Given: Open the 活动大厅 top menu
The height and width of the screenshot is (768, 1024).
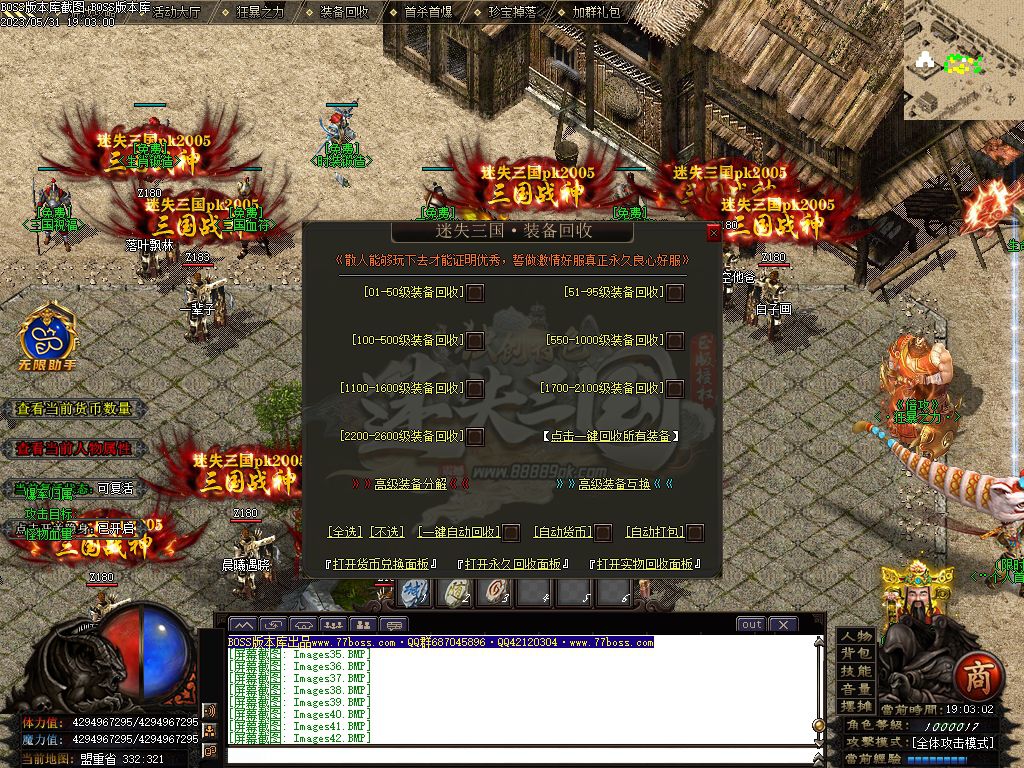Looking at the screenshot, I should [x=177, y=13].
